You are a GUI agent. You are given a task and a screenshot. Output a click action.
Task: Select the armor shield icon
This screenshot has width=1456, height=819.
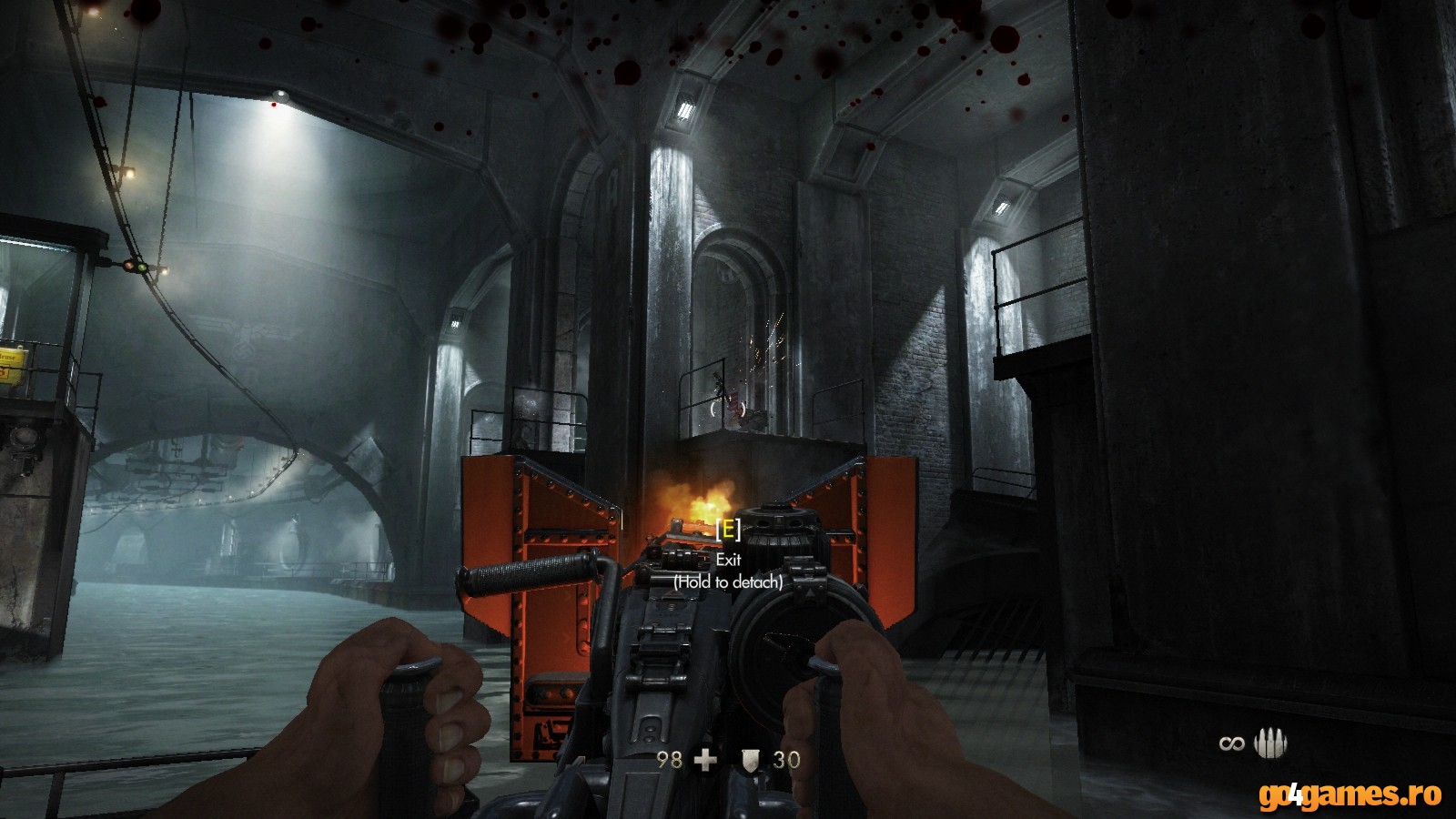tap(751, 759)
